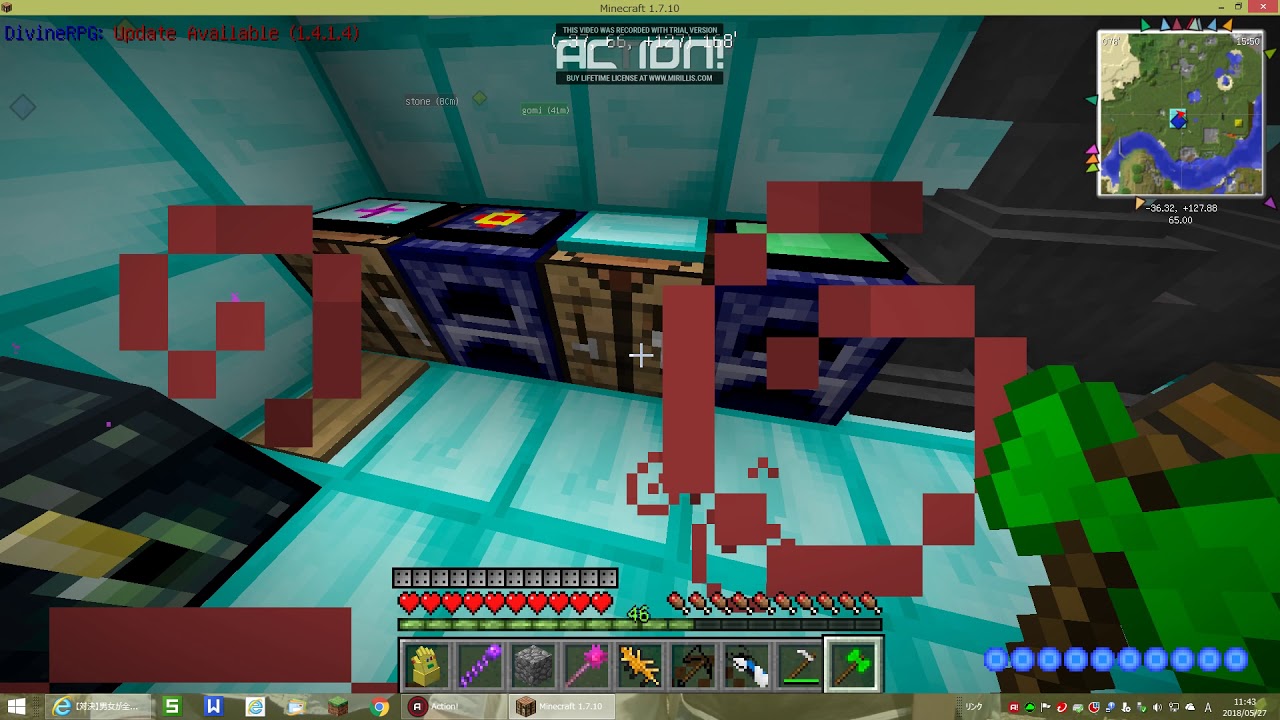1280x720 pixels.
Task: Toggle the volume speaker in the system tray
Action: tap(1156, 707)
